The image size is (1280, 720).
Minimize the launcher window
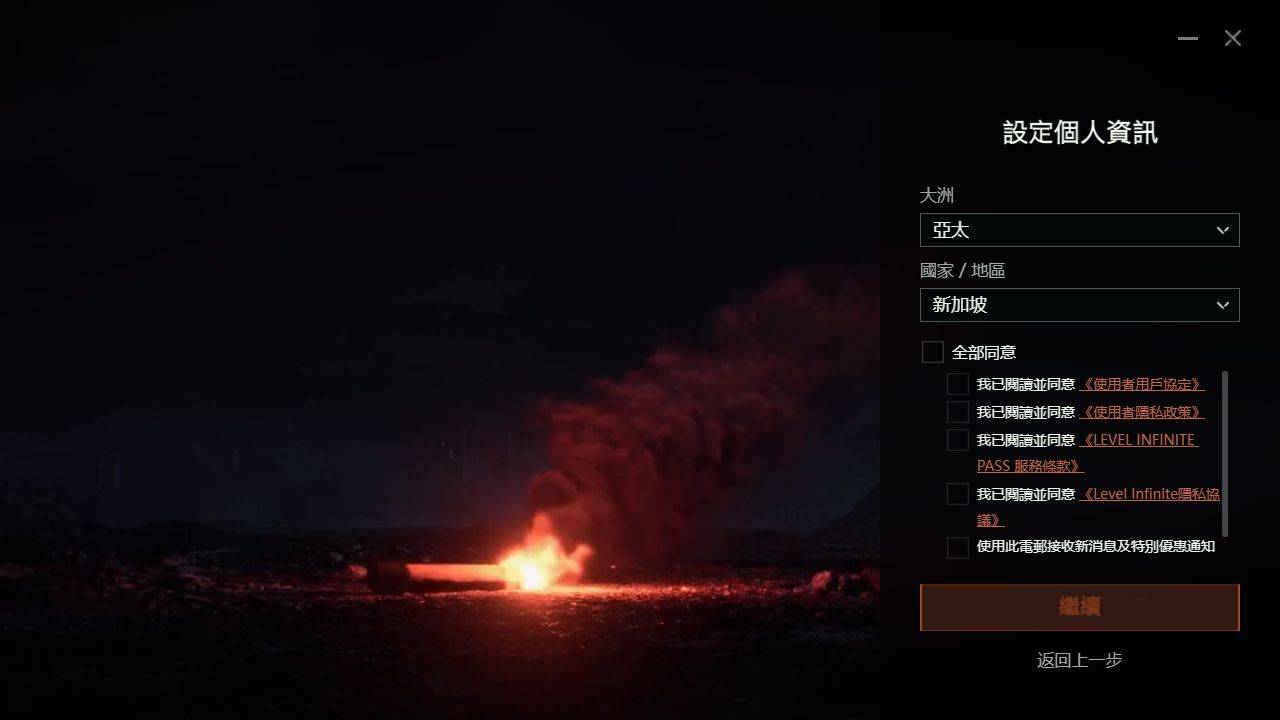1188,38
